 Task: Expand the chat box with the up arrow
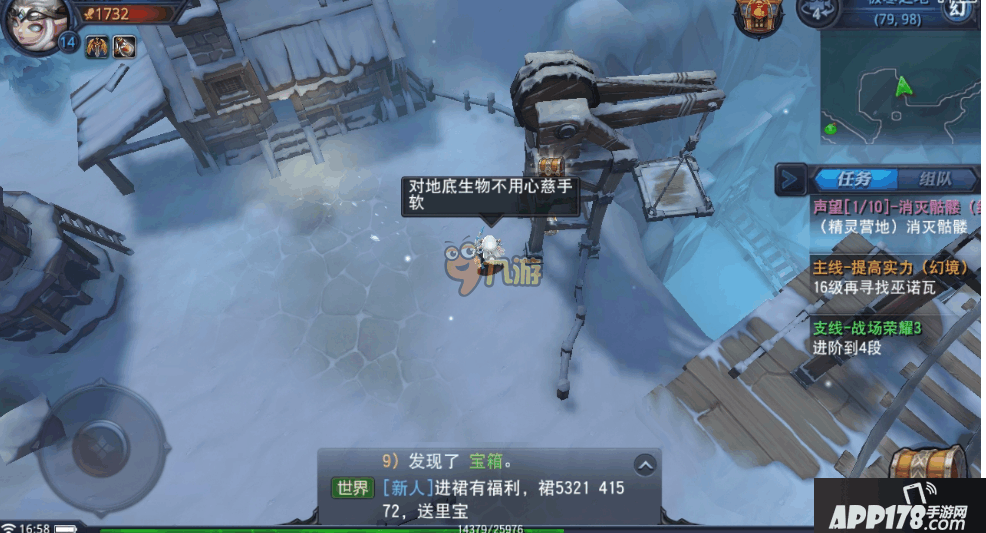[645, 464]
